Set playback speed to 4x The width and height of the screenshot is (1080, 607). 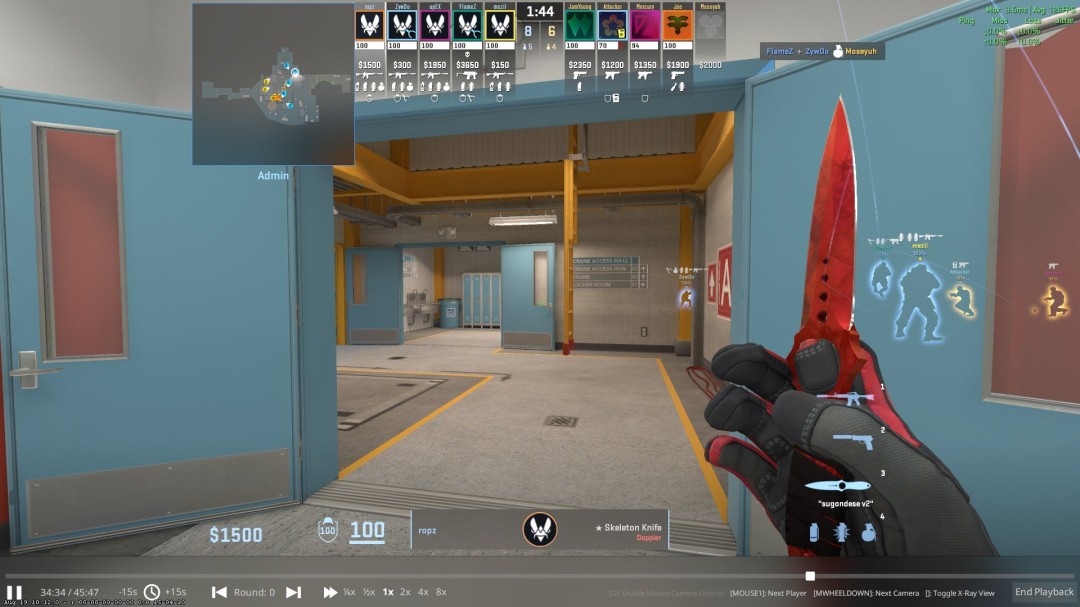coord(423,592)
